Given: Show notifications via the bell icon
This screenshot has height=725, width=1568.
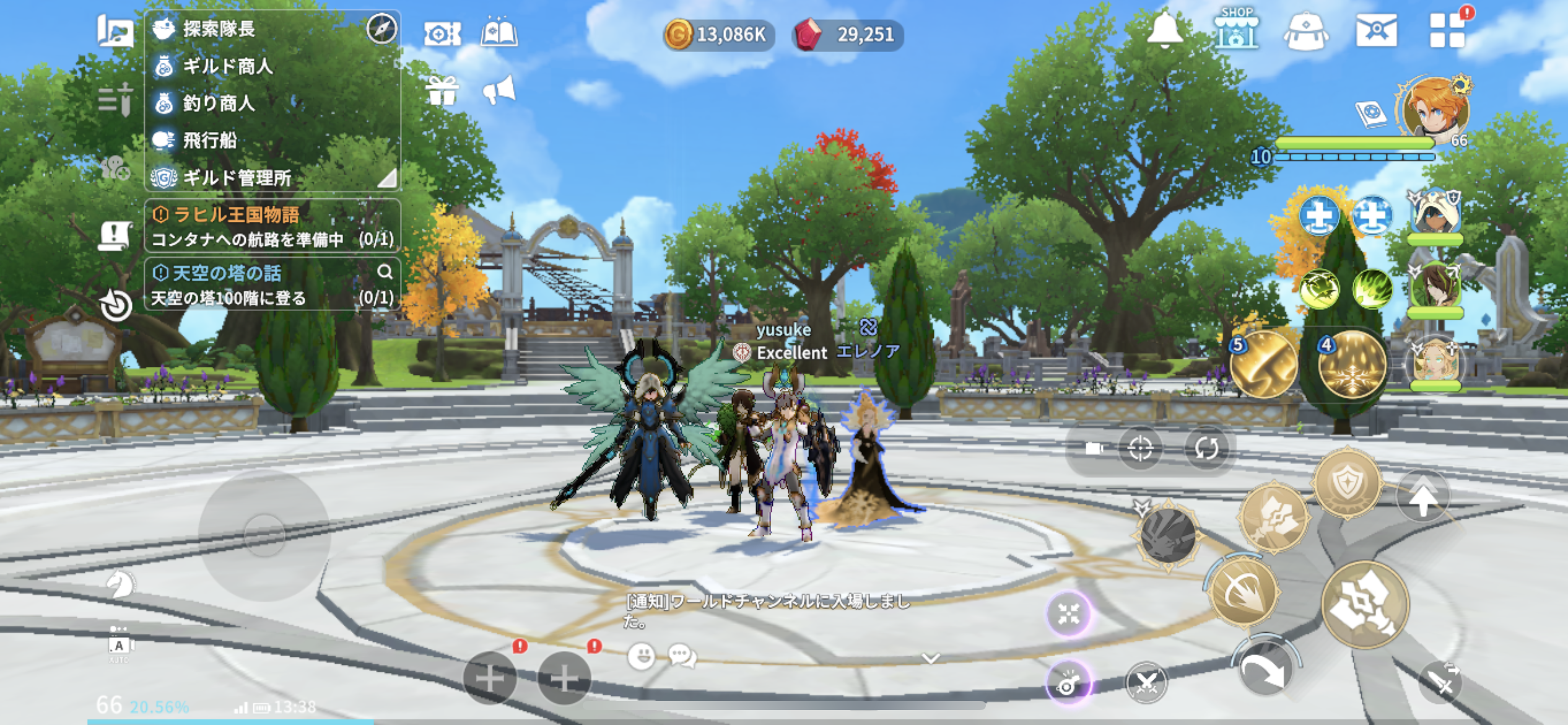Looking at the screenshot, I should coord(1164,29).
